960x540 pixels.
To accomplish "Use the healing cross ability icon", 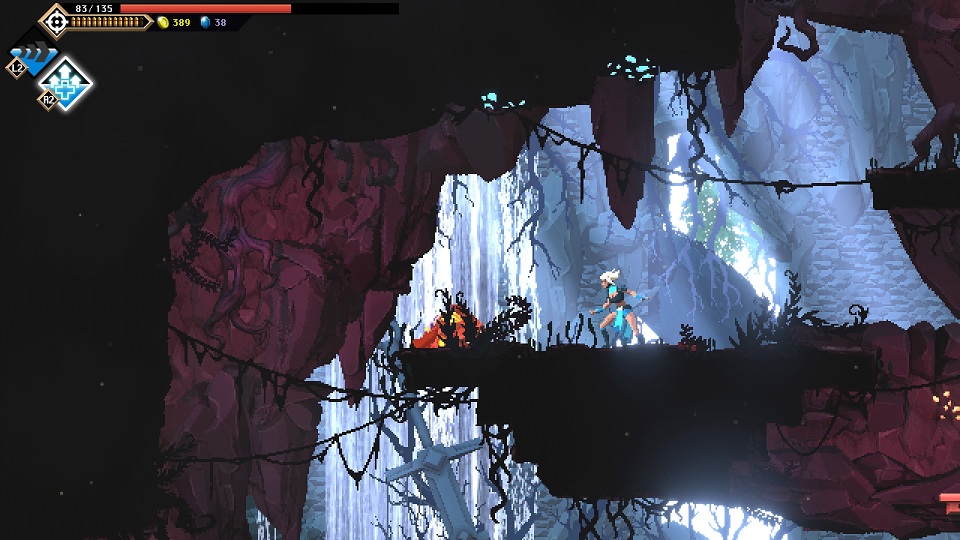I will pos(67,82).
